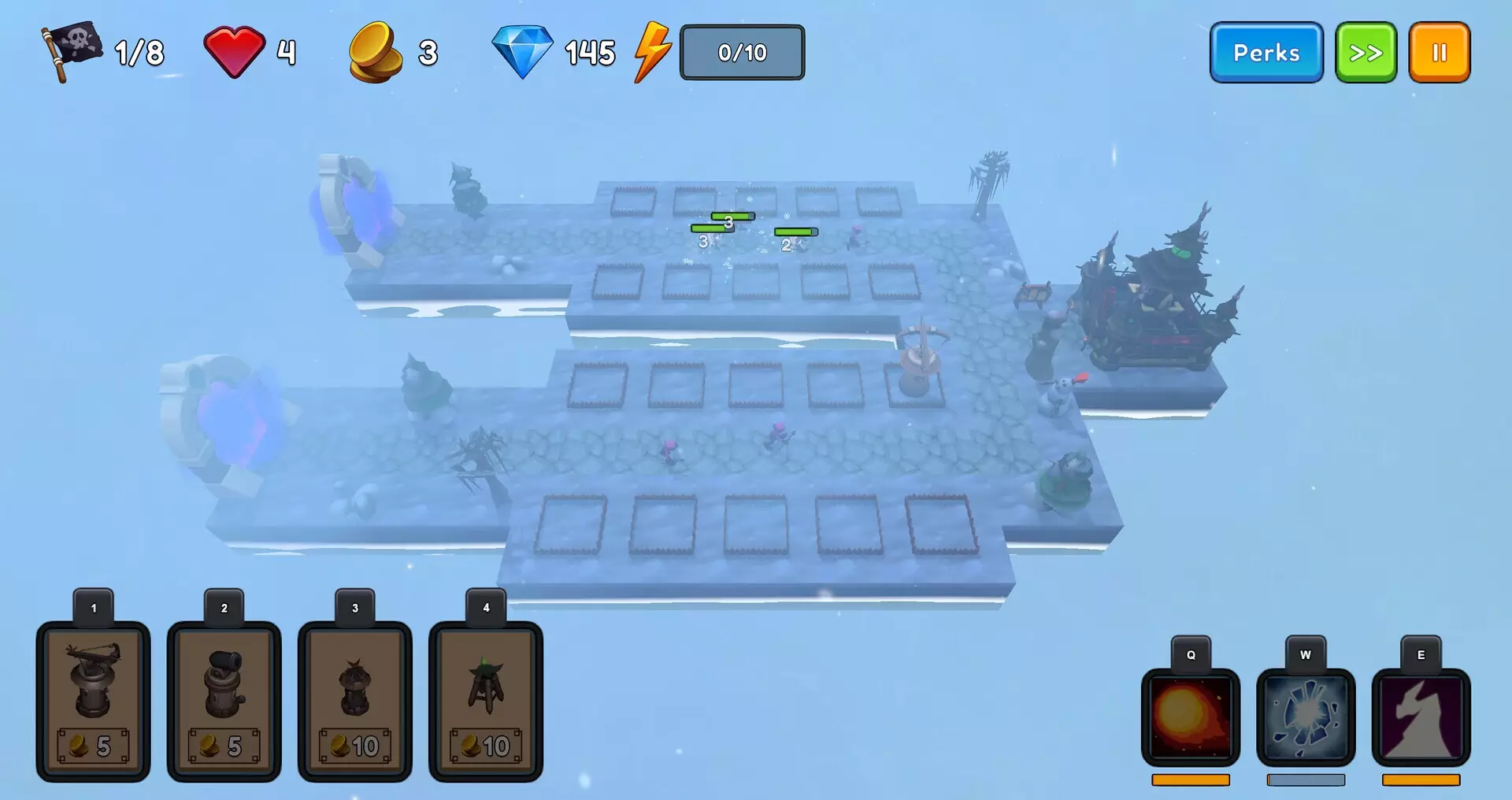Cast the E dragon ability
Screen dimensions: 1512x800
[1421, 719]
